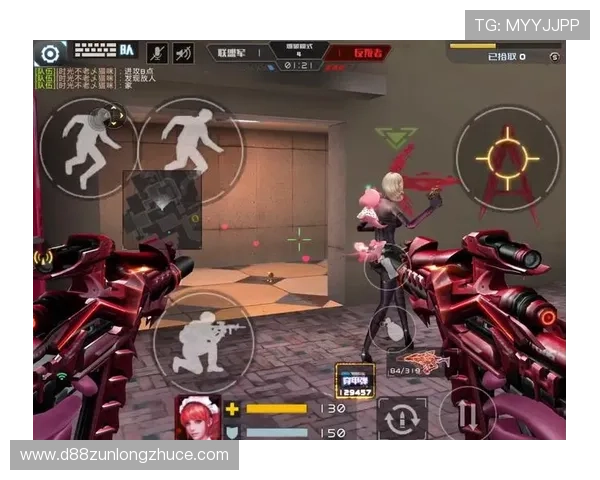This screenshot has width=600, height=480.
Task: Tap the jump button with target marker
Action: pyautogui.click(x=88, y=143)
